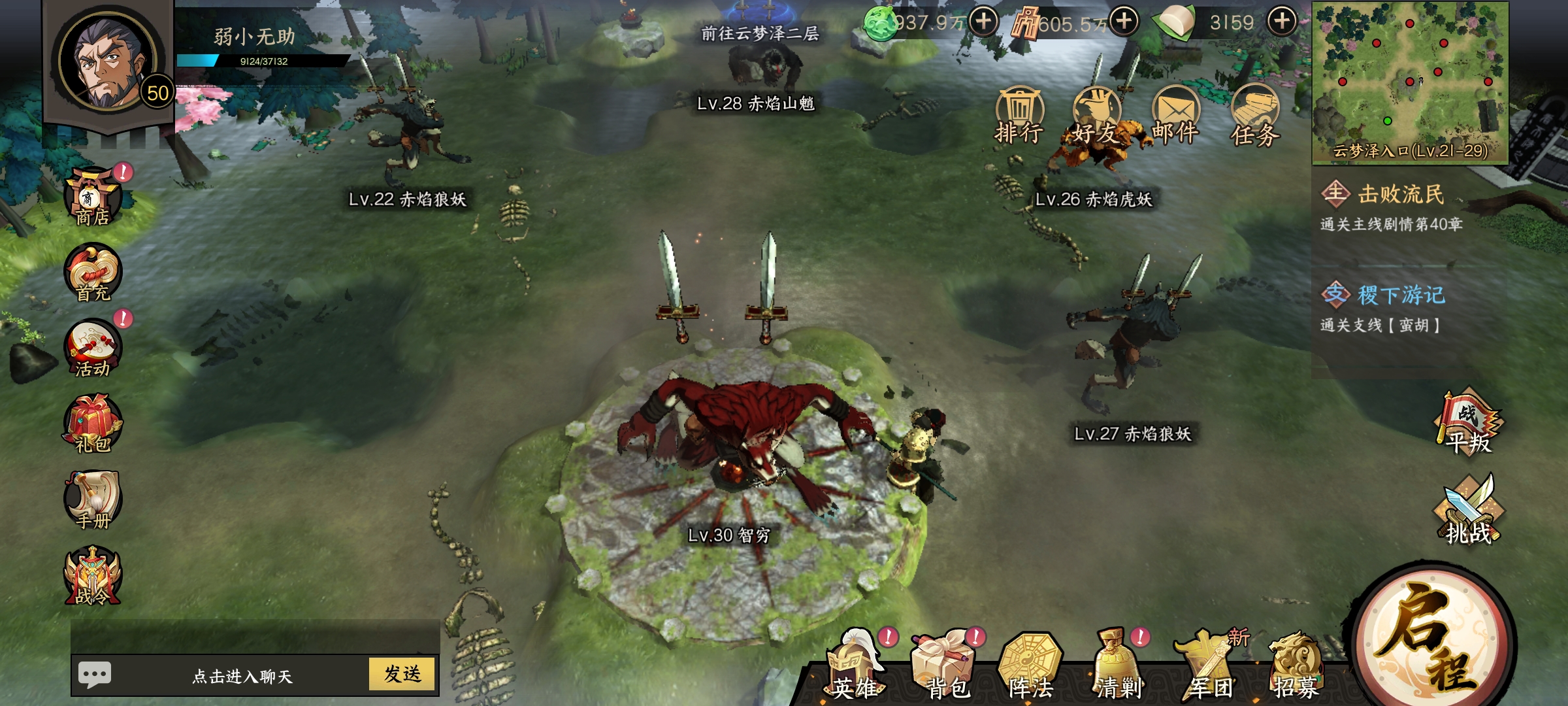Check the 邮件 mail envelope
Viewport: 1568px width, 706px height.
click(1175, 116)
